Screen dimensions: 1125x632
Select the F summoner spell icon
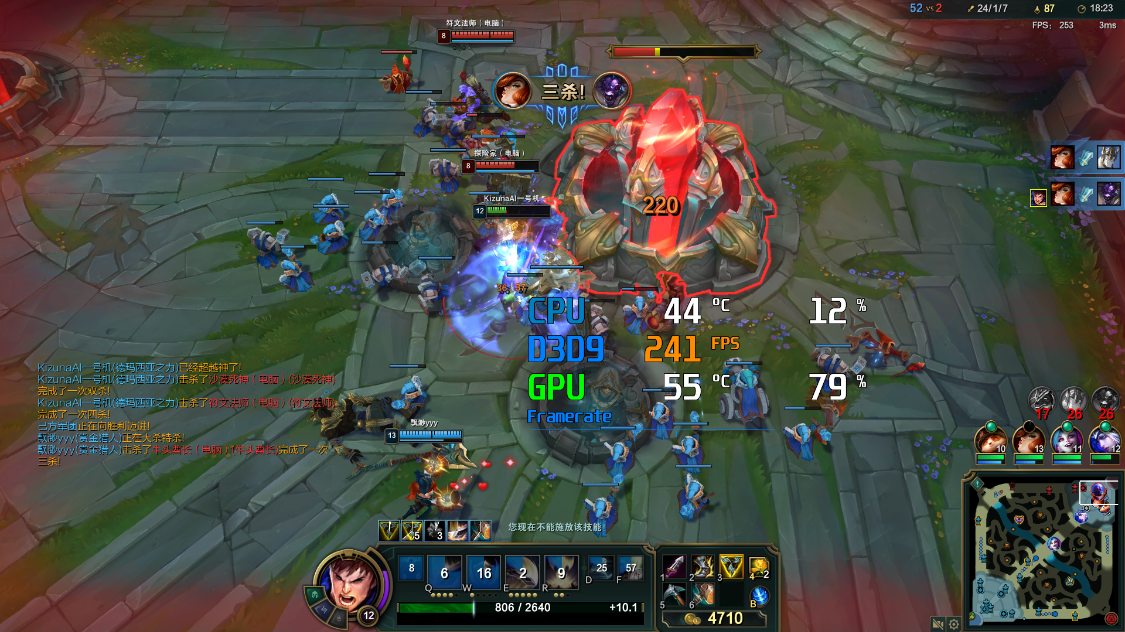630,569
